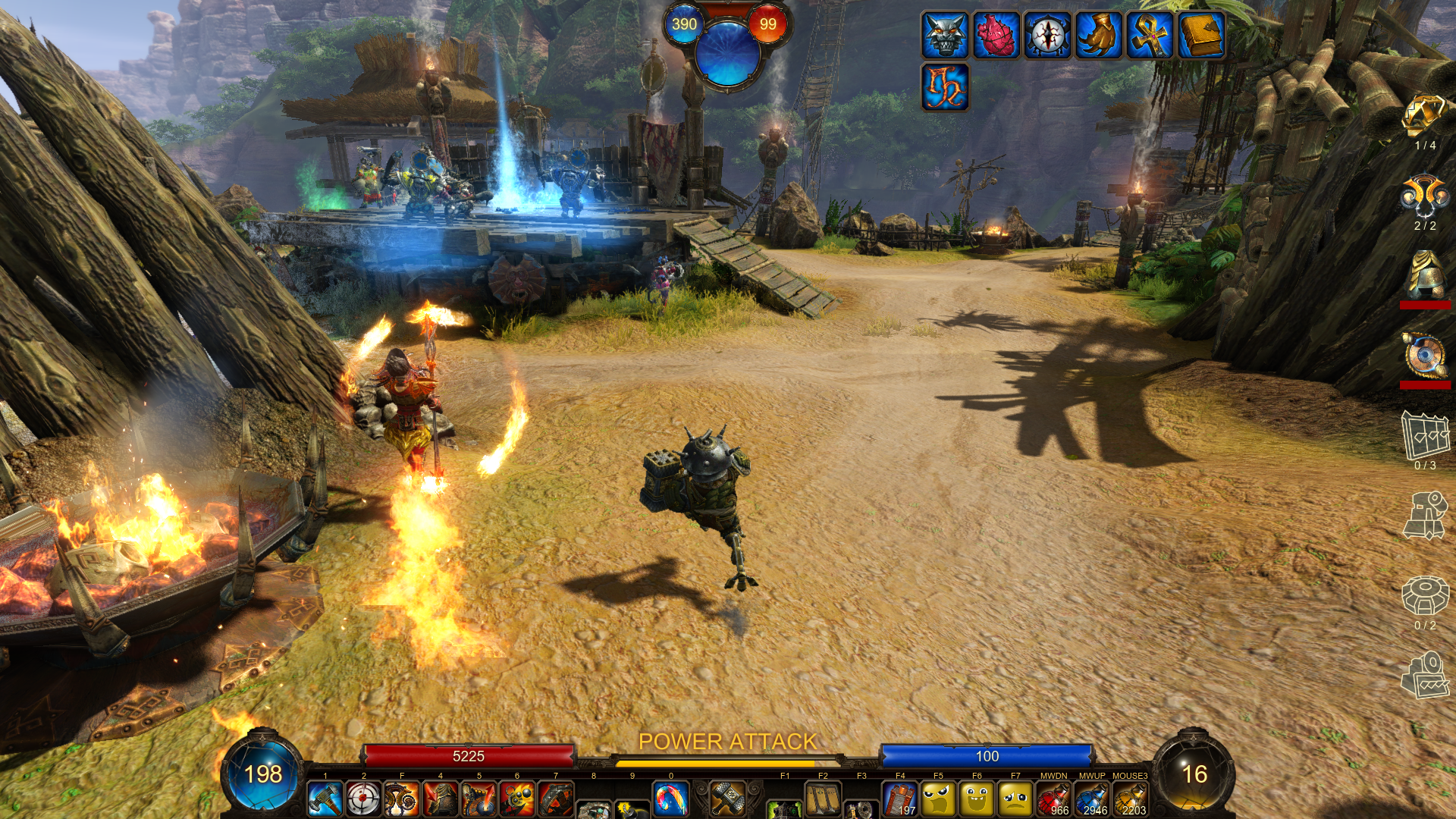This screenshot has width=1456, height=819.
Task: Select the wolf head buff icon
Action: tap(945, 35)
